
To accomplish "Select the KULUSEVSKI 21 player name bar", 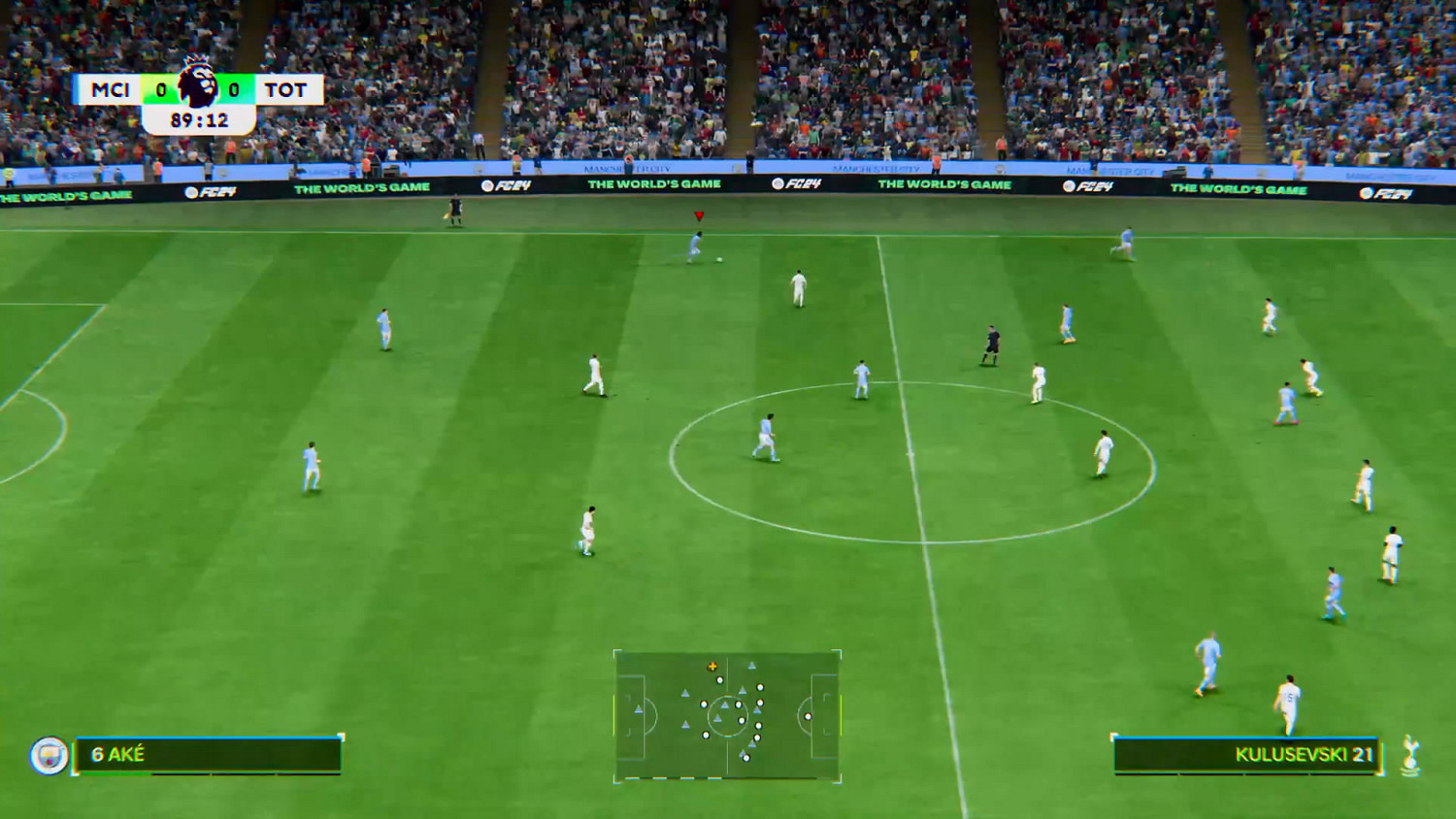I will point(1303,753).
